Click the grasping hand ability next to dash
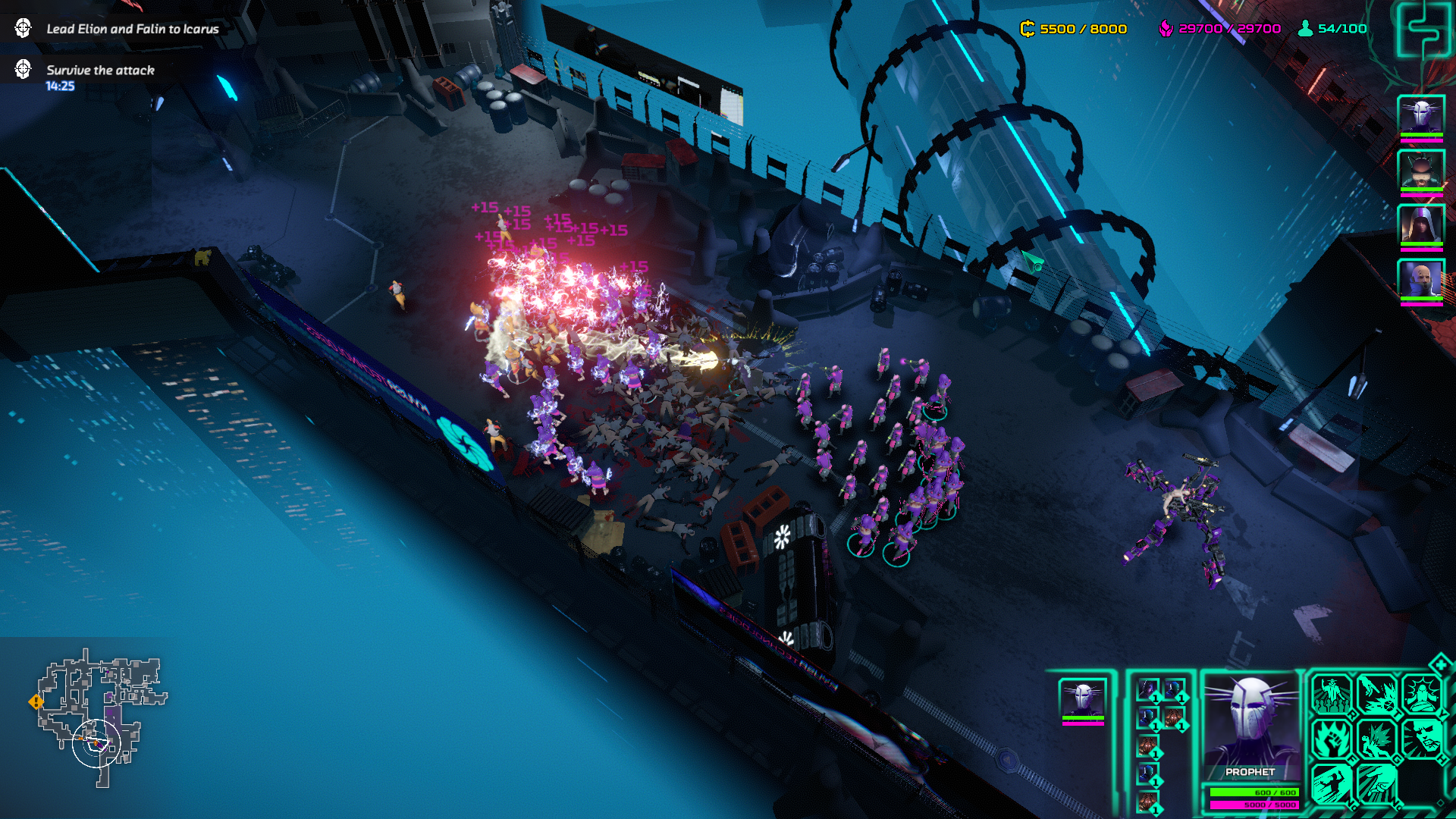The image size is (1456, 819). coord(1377,783)
